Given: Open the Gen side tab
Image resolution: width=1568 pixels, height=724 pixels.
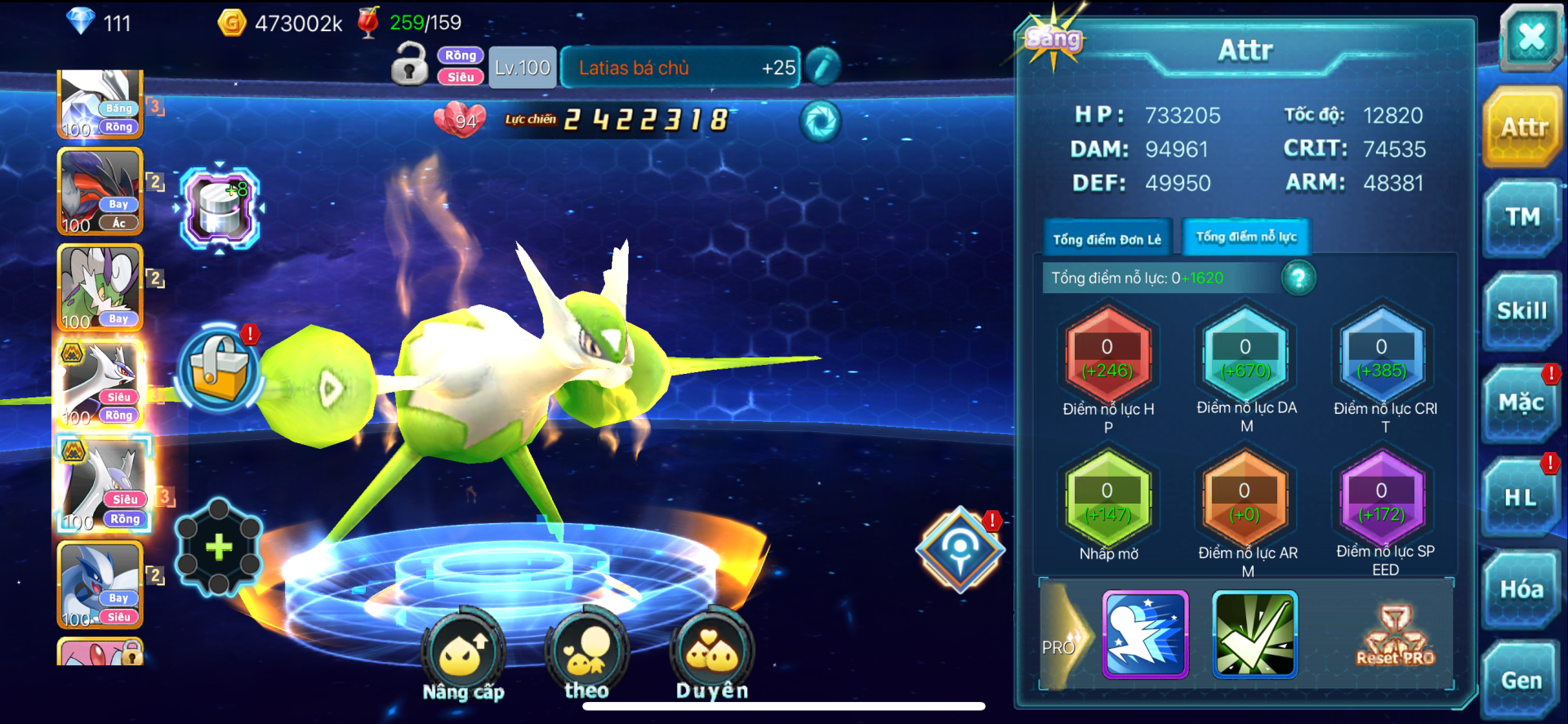Looking at the screenshot, I should click(1521, 680).
